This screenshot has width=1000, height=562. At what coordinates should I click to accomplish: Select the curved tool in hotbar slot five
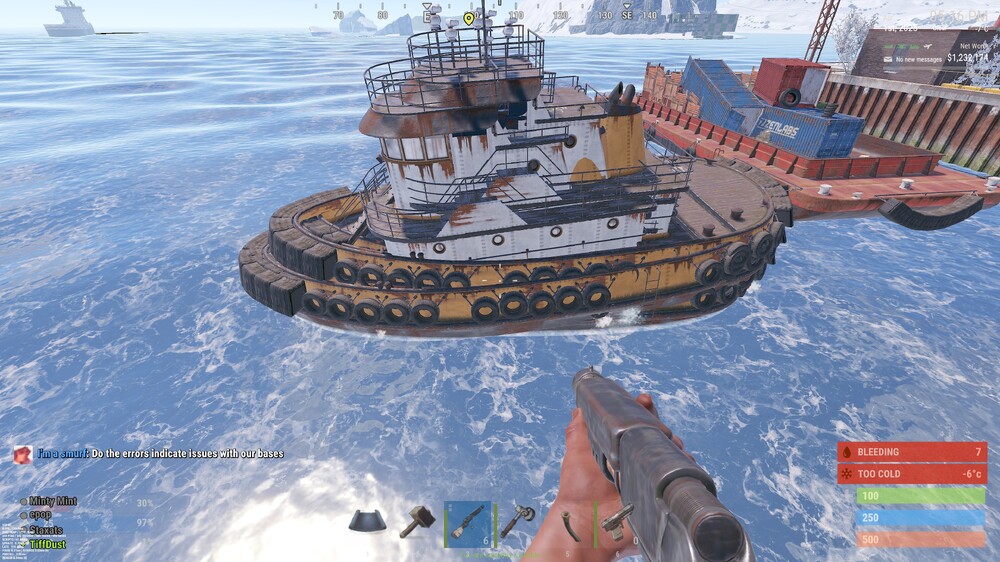[x=570, y=522]
